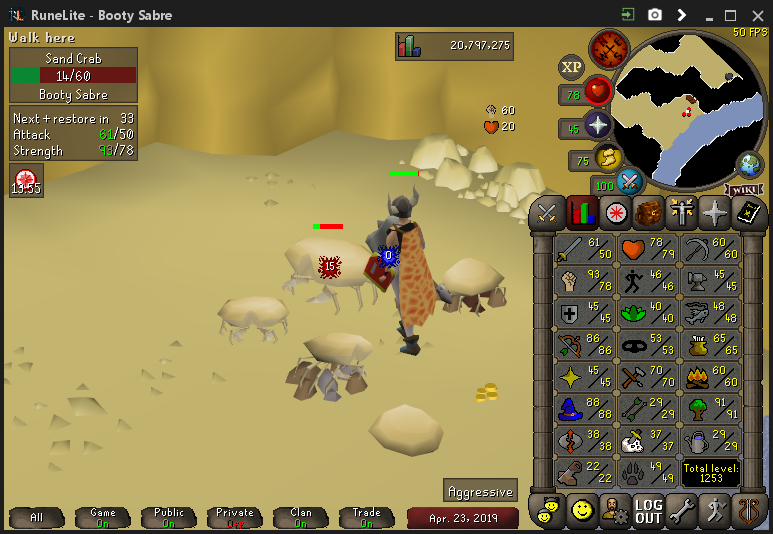Toggle the XP drops orb

tap(571, 67)
